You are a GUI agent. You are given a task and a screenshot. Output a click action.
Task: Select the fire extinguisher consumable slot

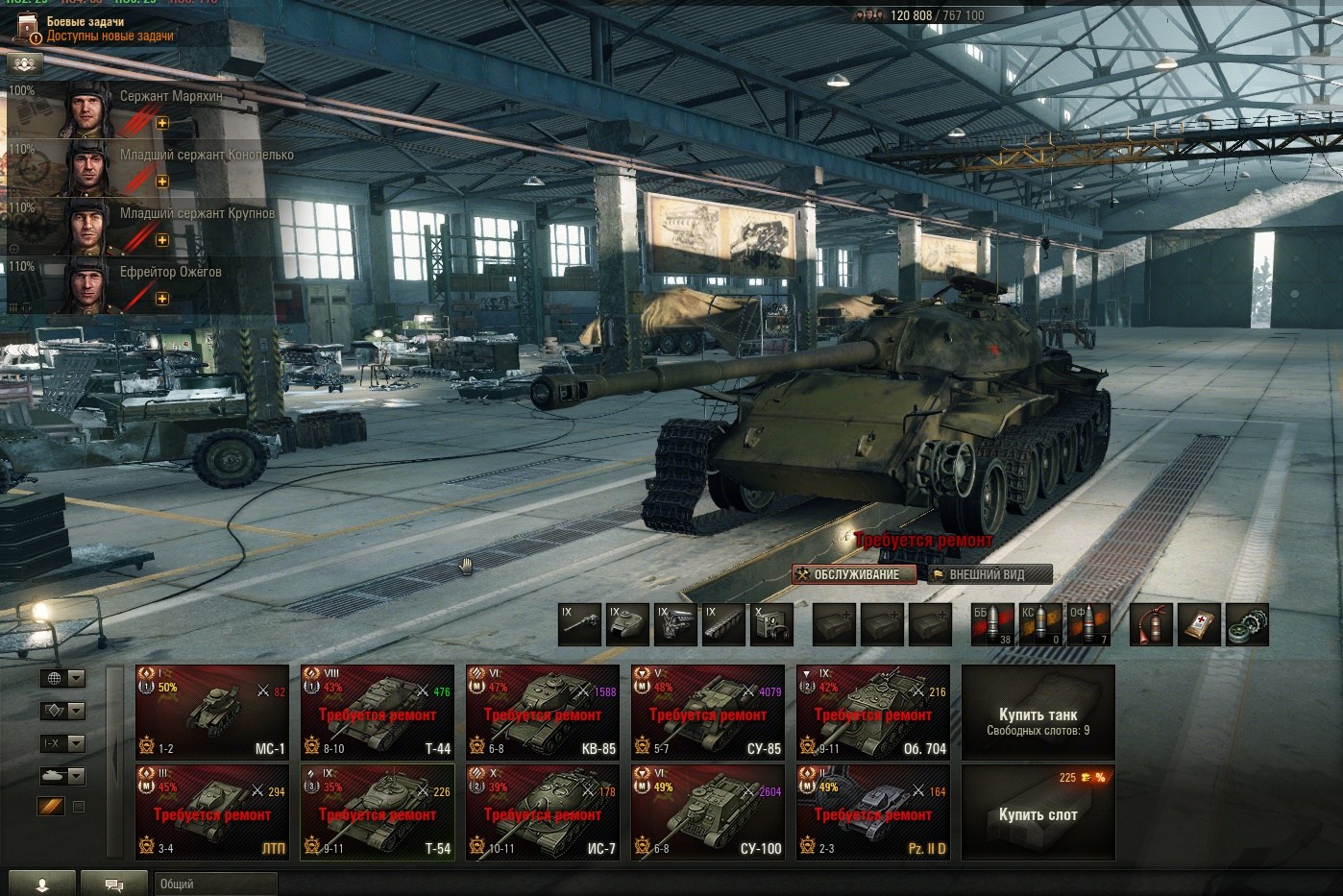(1150, 624)
